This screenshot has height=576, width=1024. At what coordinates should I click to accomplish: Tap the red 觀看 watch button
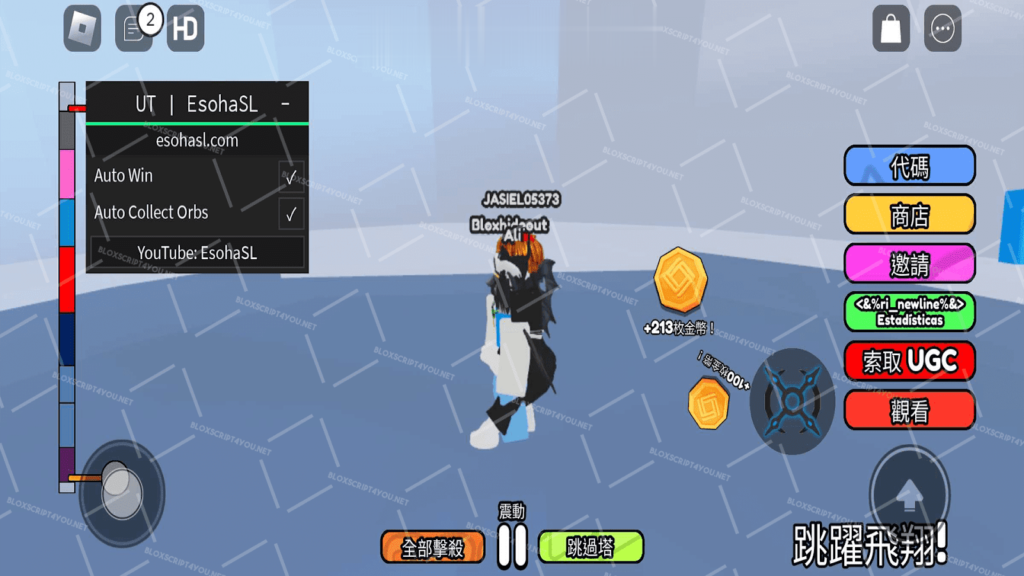coord(909,410)
